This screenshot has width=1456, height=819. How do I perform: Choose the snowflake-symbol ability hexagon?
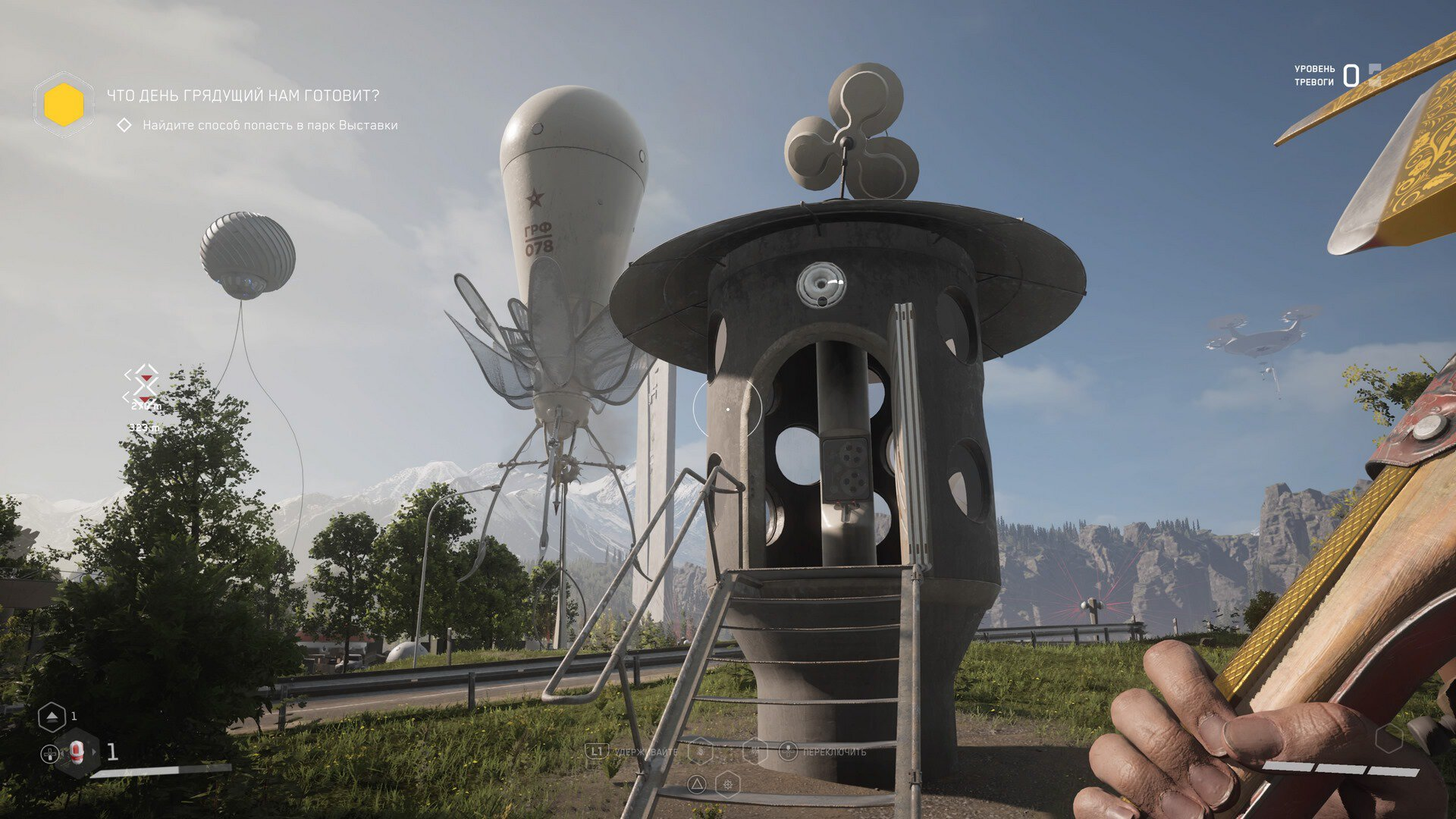point(755,751)
